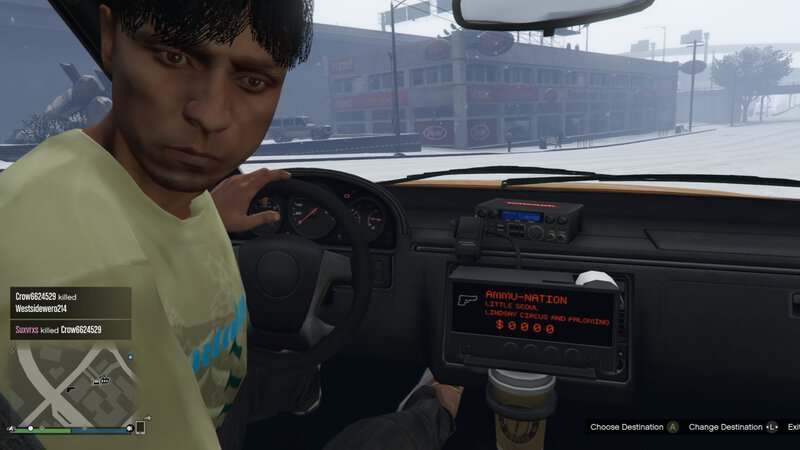Click the pistol marker on the minimap
Image resolution: width=800 pixels, height=450 pixels.
71,388
